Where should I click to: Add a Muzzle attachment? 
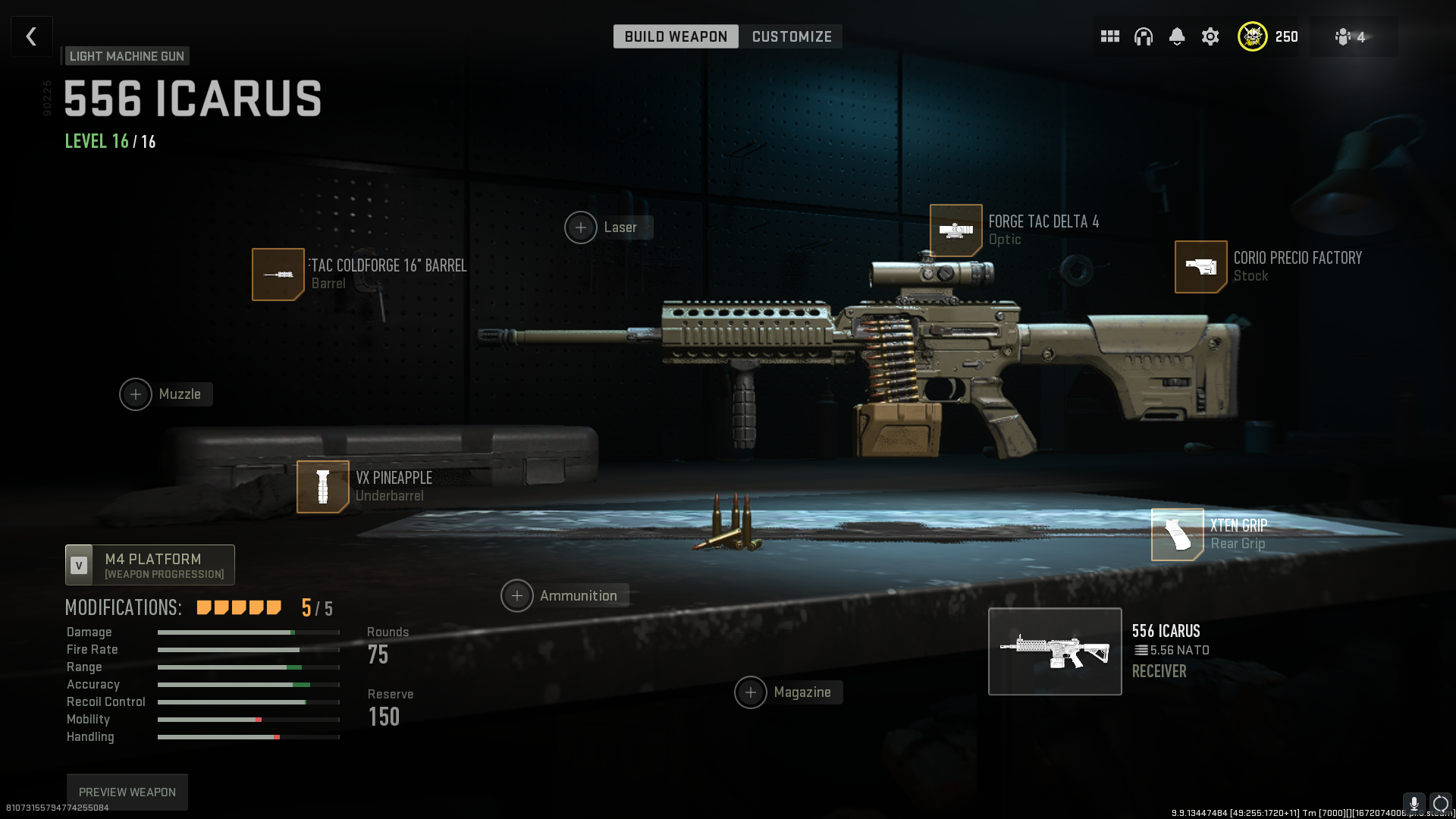point(136,394)
